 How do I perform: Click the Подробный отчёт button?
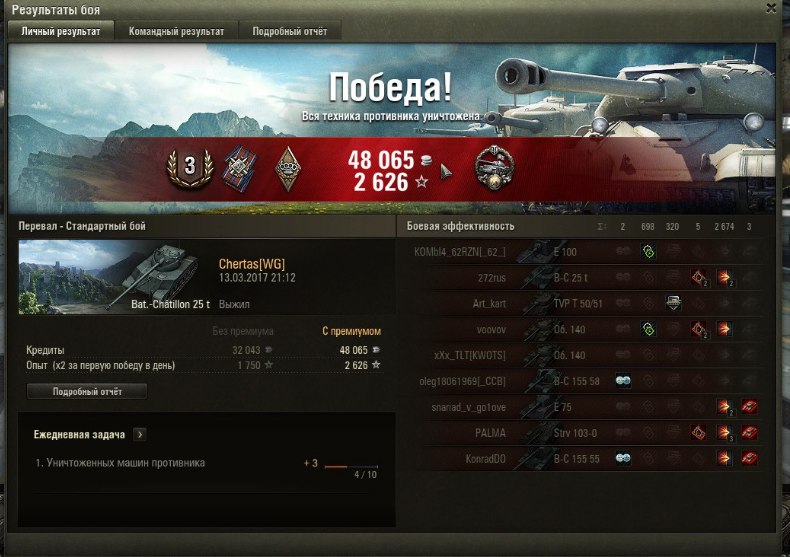[87, 392]
